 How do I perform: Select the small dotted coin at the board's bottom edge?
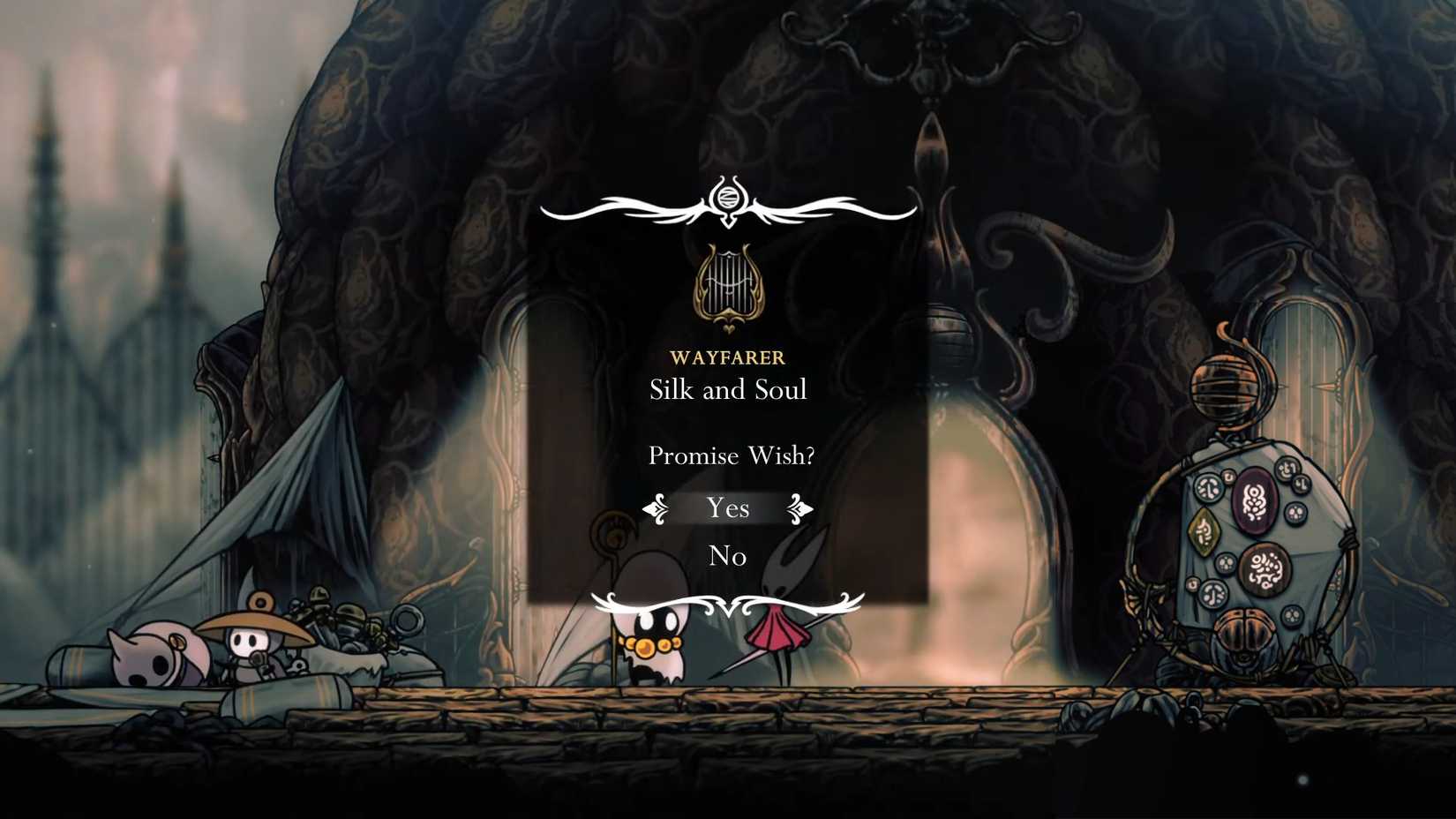pyautogui.click(x=1292, y=615)
